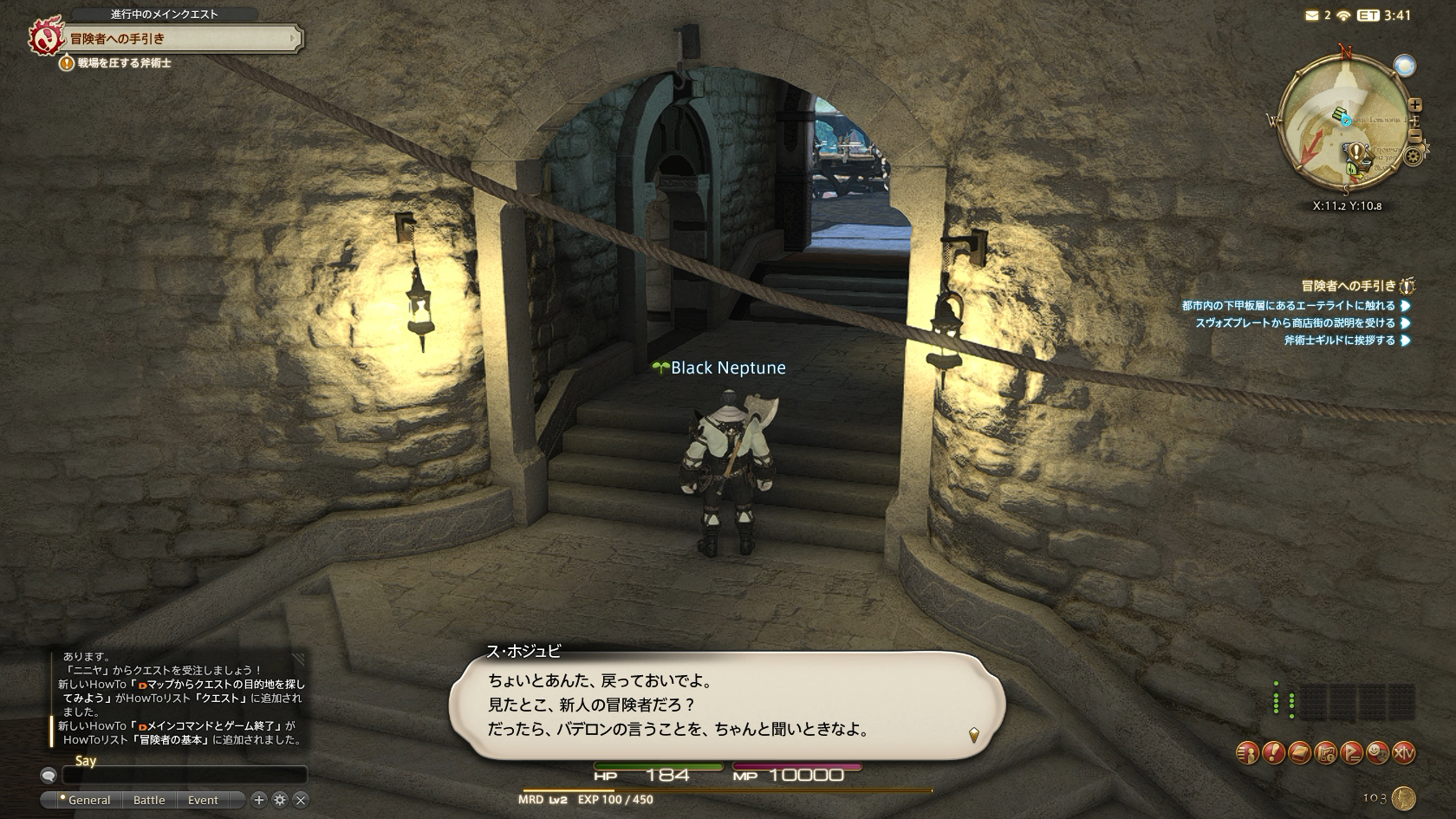
Task: Add a new chat tab with plus button
Action: point(258,800)
